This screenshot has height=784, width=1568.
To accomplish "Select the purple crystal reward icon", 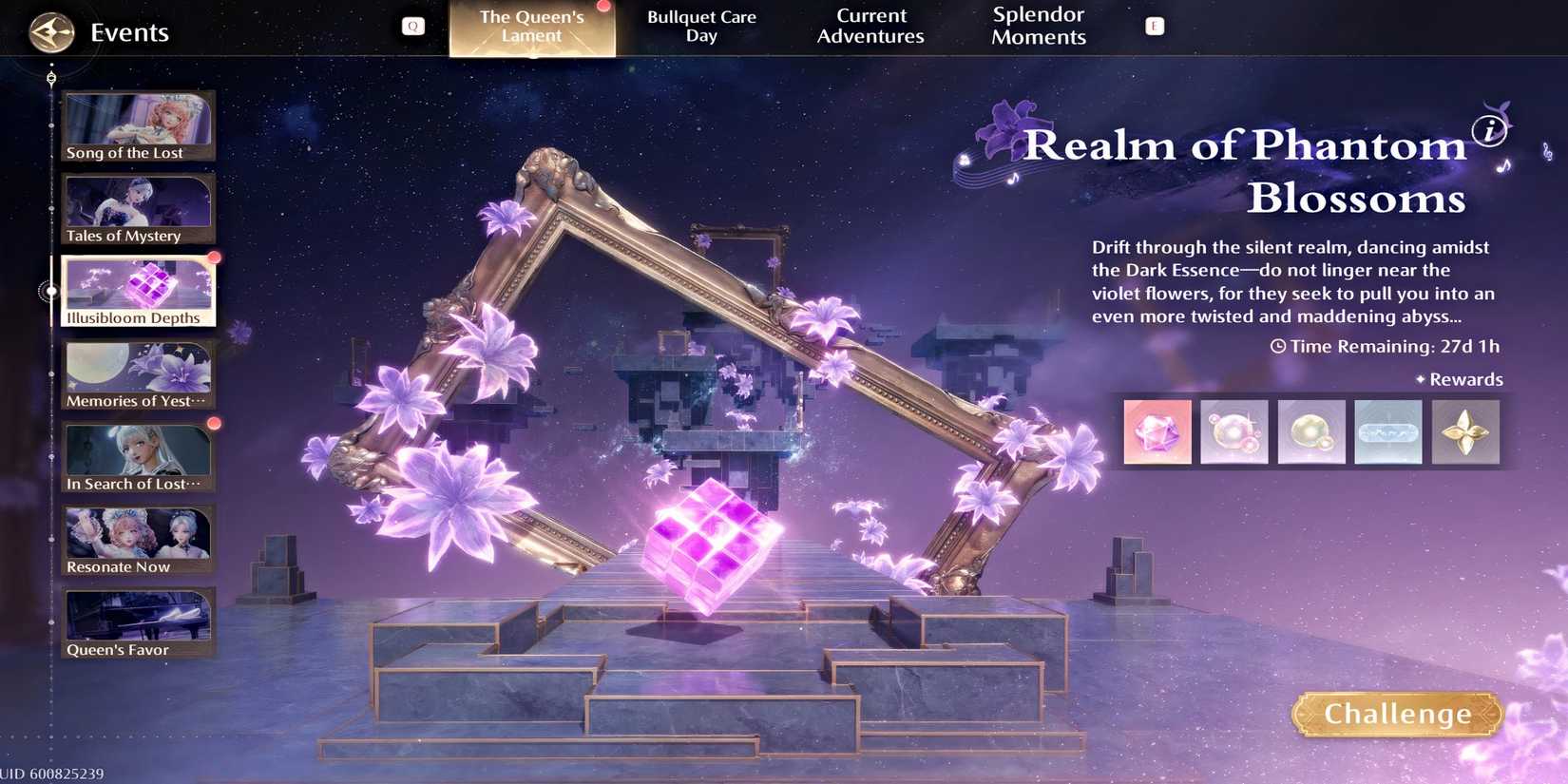I will tap(1157, 432).
